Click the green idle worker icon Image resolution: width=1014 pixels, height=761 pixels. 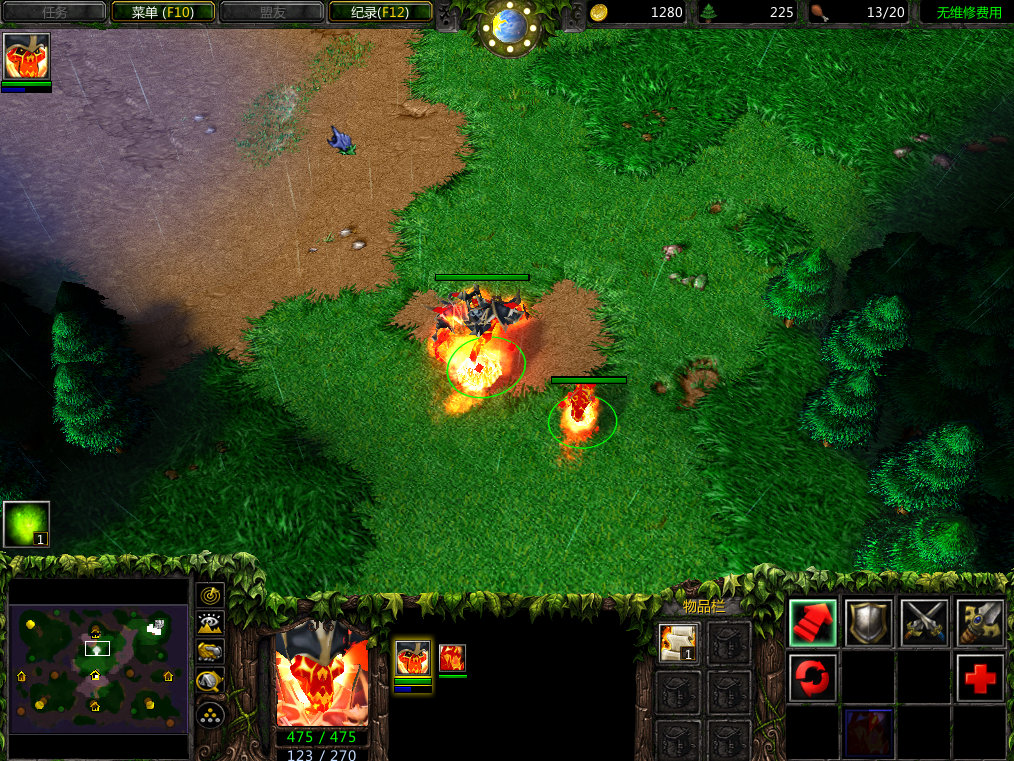coord(27,524)
